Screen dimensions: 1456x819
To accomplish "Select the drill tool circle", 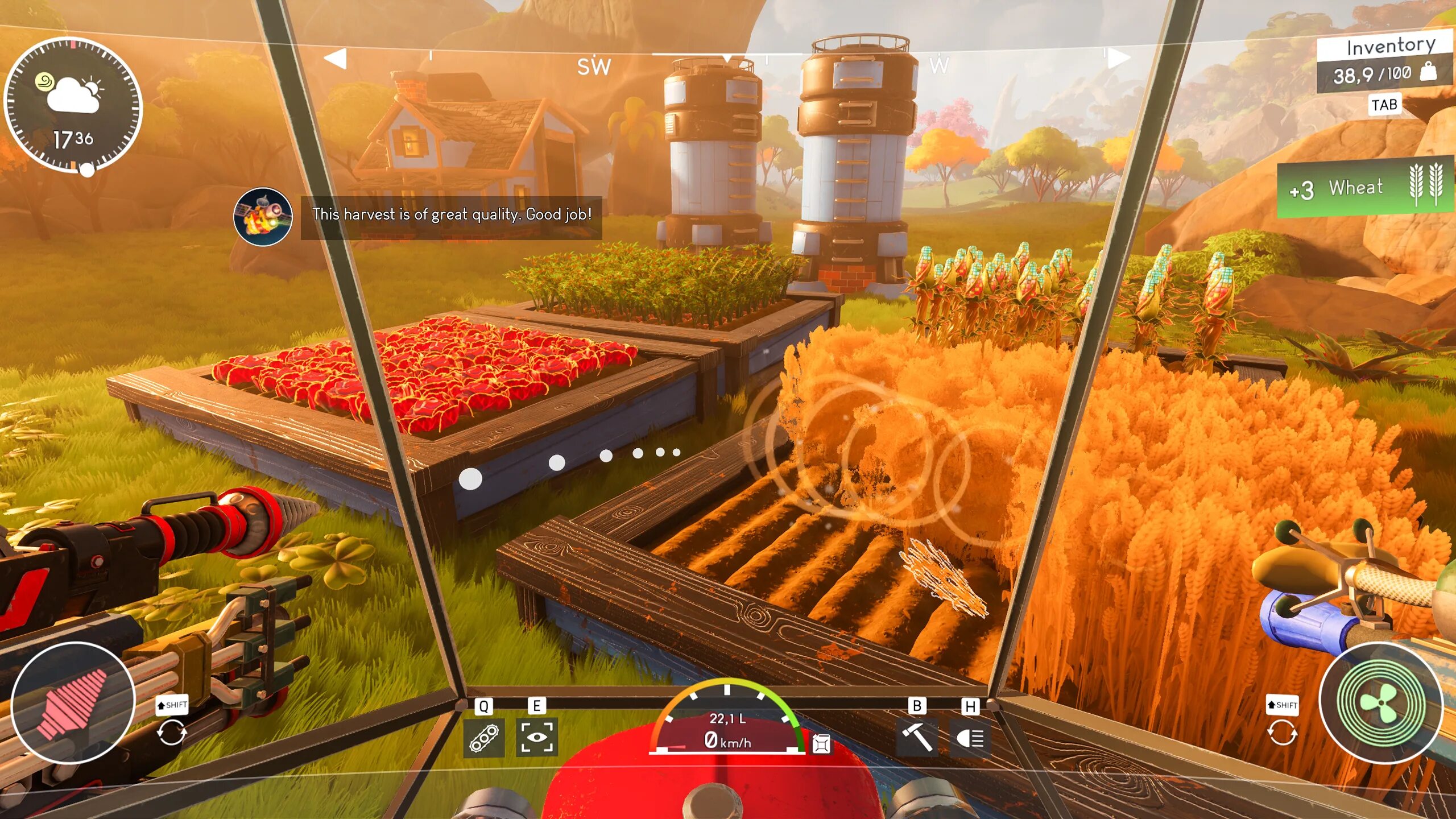I will click(73, 703).
